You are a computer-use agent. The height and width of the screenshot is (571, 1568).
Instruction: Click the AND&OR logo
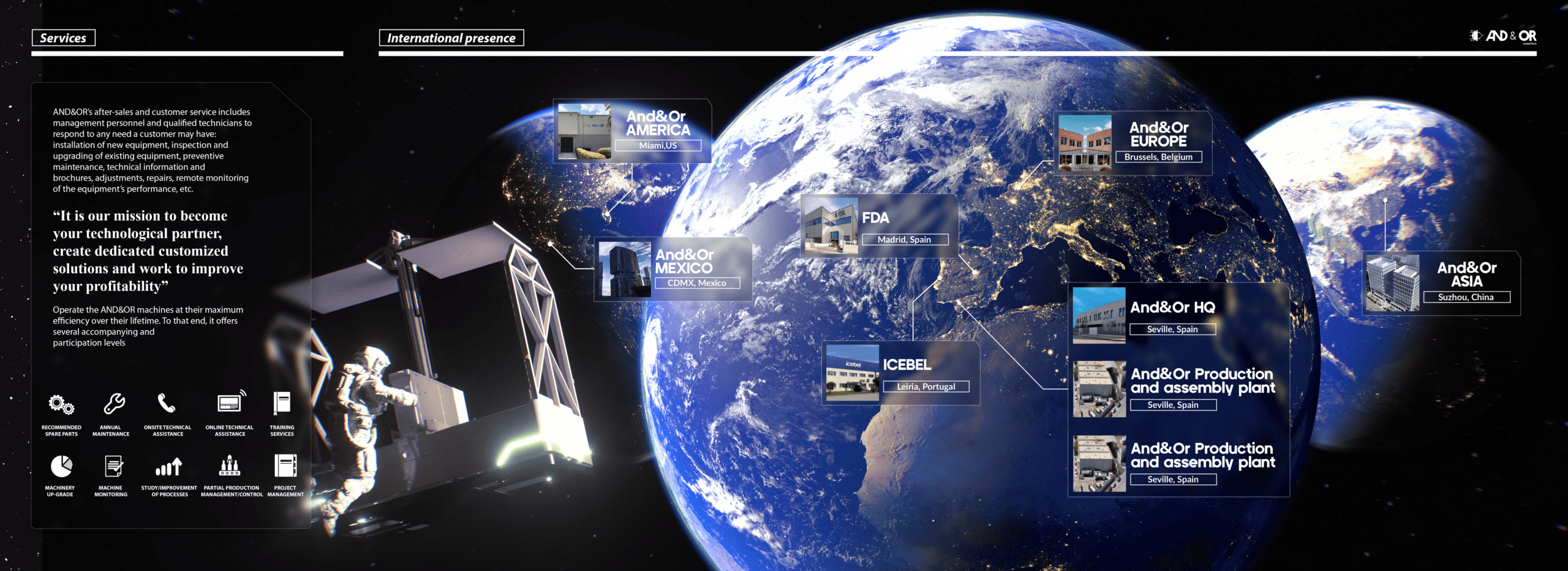coord(1504,36)
